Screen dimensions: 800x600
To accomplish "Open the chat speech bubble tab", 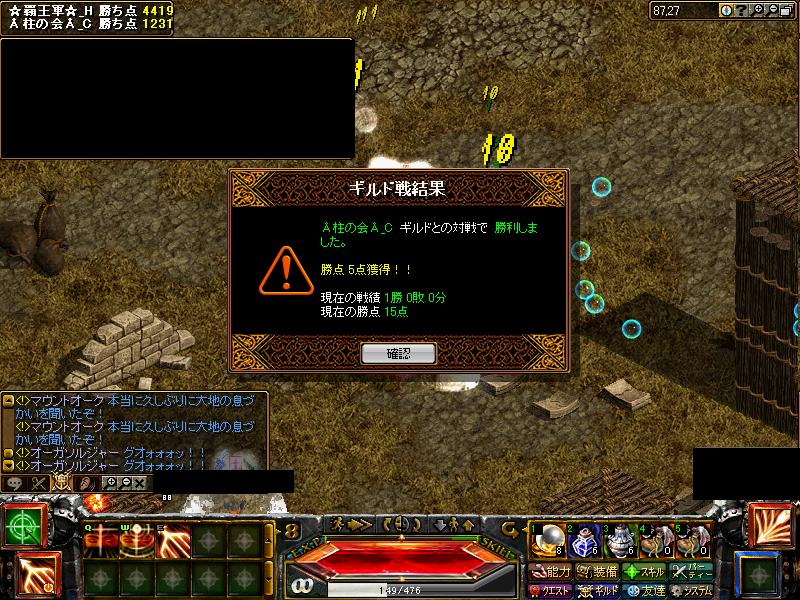I will [16, 482].
